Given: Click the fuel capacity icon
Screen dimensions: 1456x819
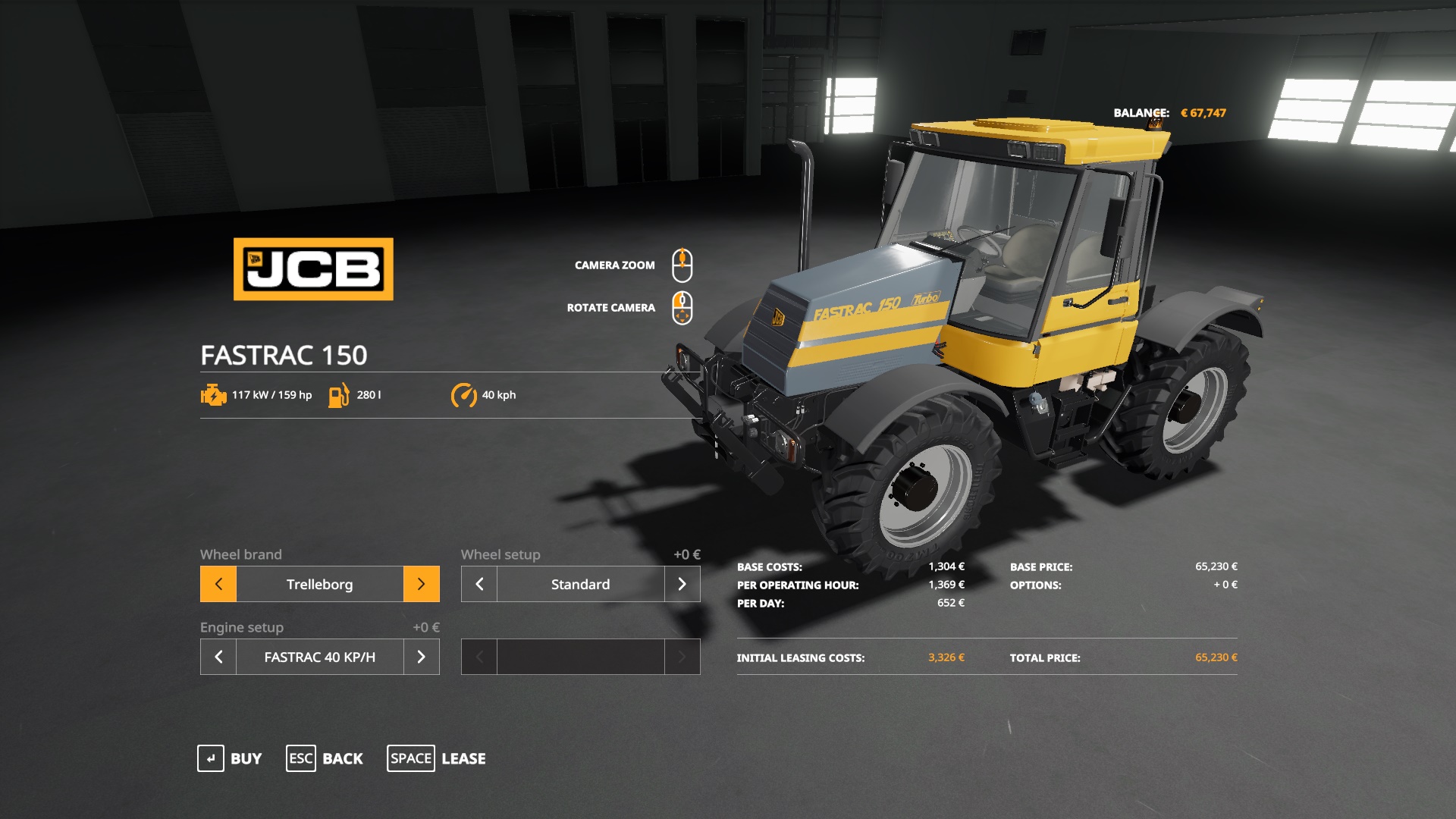Looking at the screenshot, I should click(x=338, y=394).
